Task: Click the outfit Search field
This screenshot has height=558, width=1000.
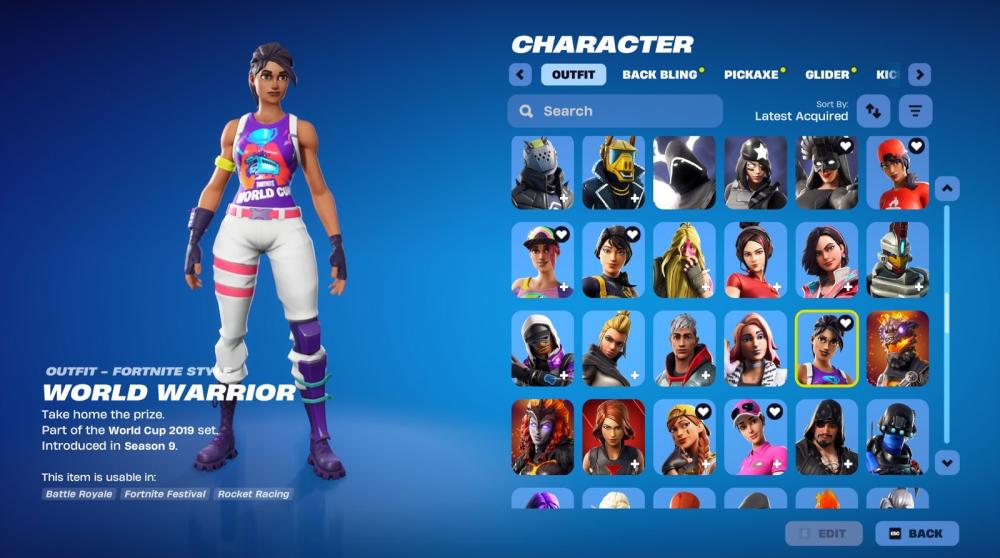Action: [615, 111]
